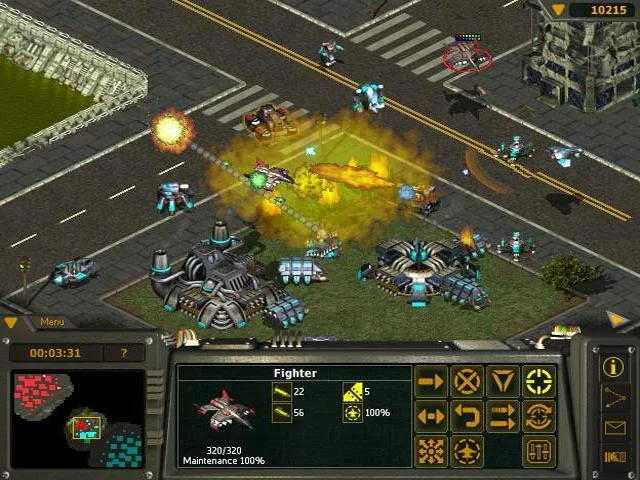
Task: Open the envelope messages button
Action: [614, 428]
